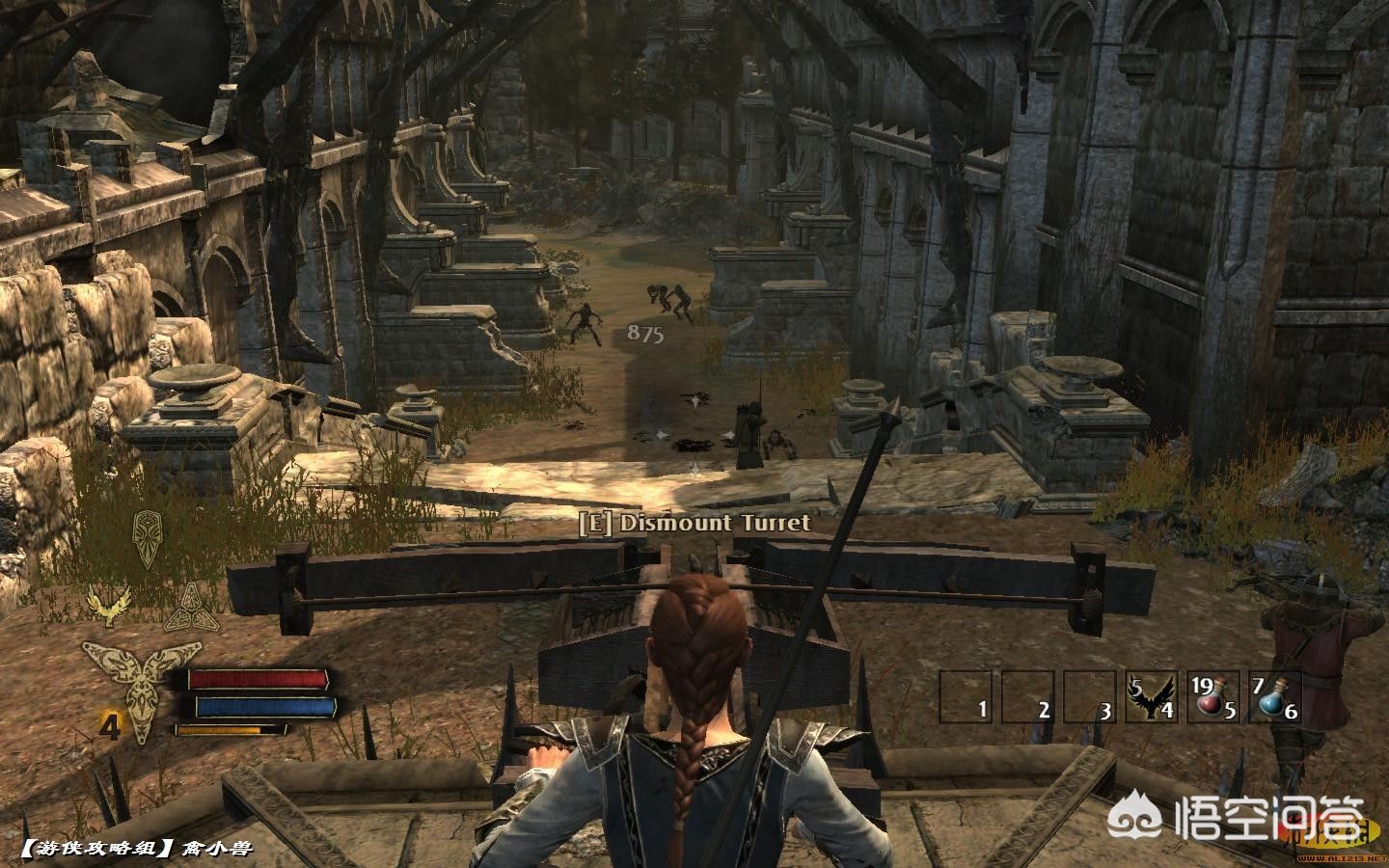Select empty hotbar slot numbered 1
Viewport: 1389px width, 868px height.
[x=967, y=696]
